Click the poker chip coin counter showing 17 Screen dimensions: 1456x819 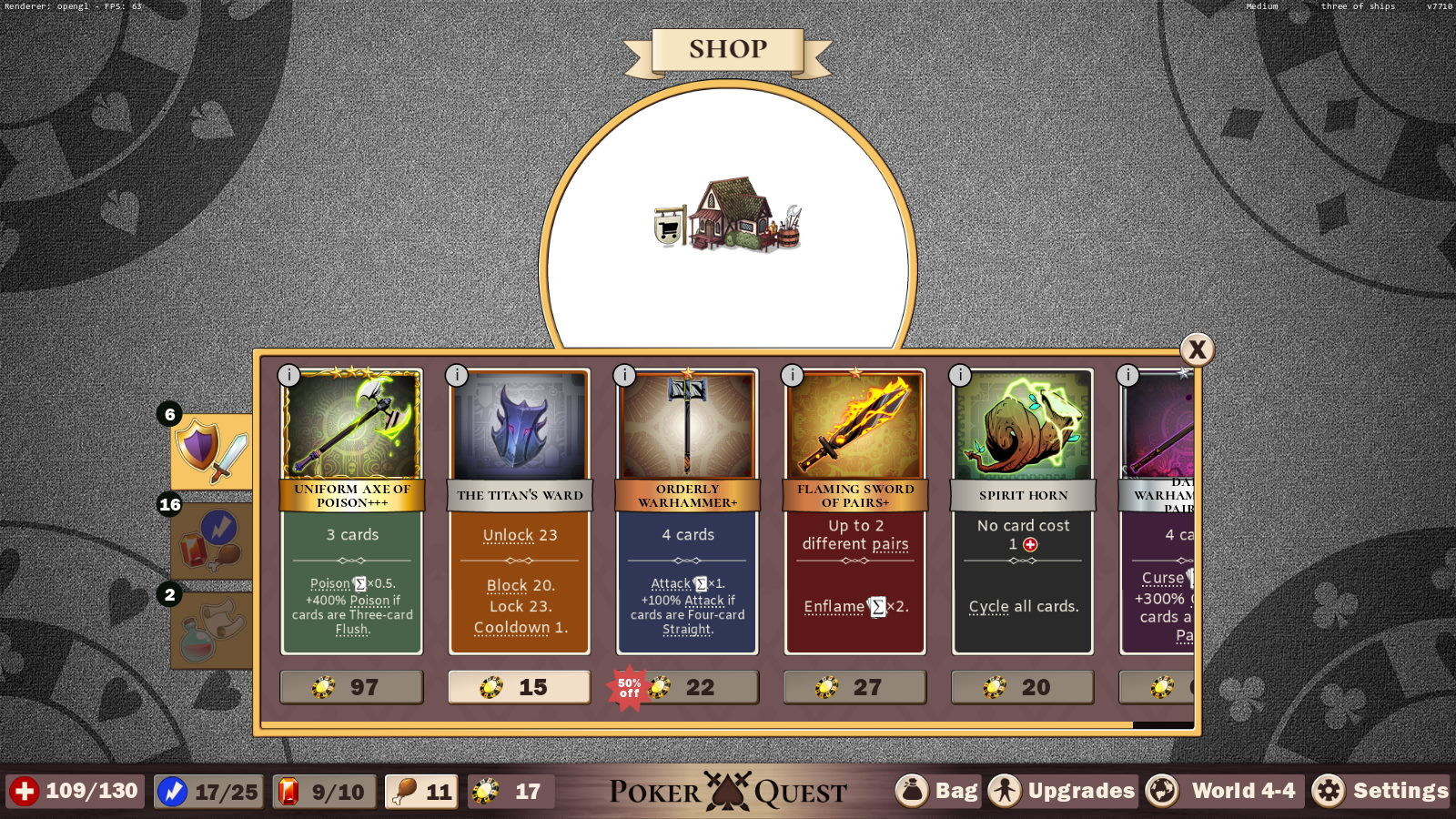click(x=510, y=791)
